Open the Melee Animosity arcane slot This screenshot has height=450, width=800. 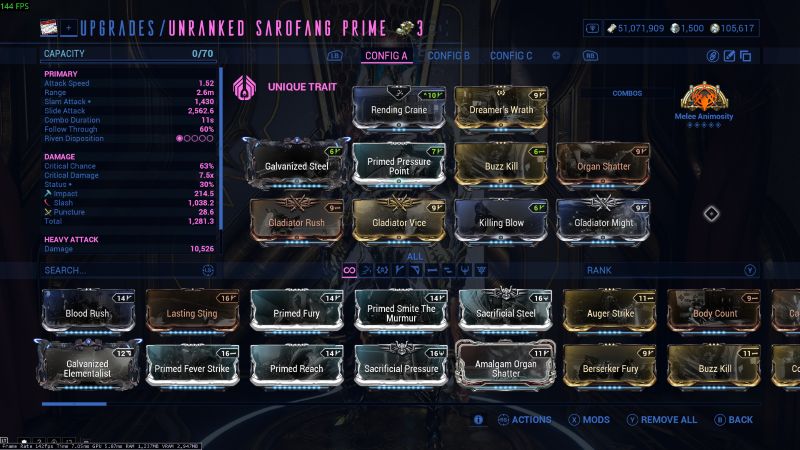(x=708, y=104)
